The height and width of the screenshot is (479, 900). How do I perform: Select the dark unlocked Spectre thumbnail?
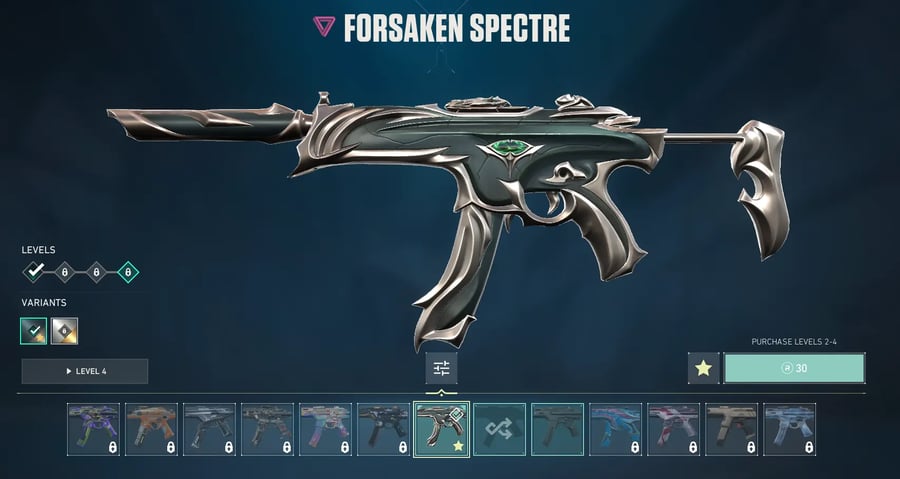[x=557, y=429]
